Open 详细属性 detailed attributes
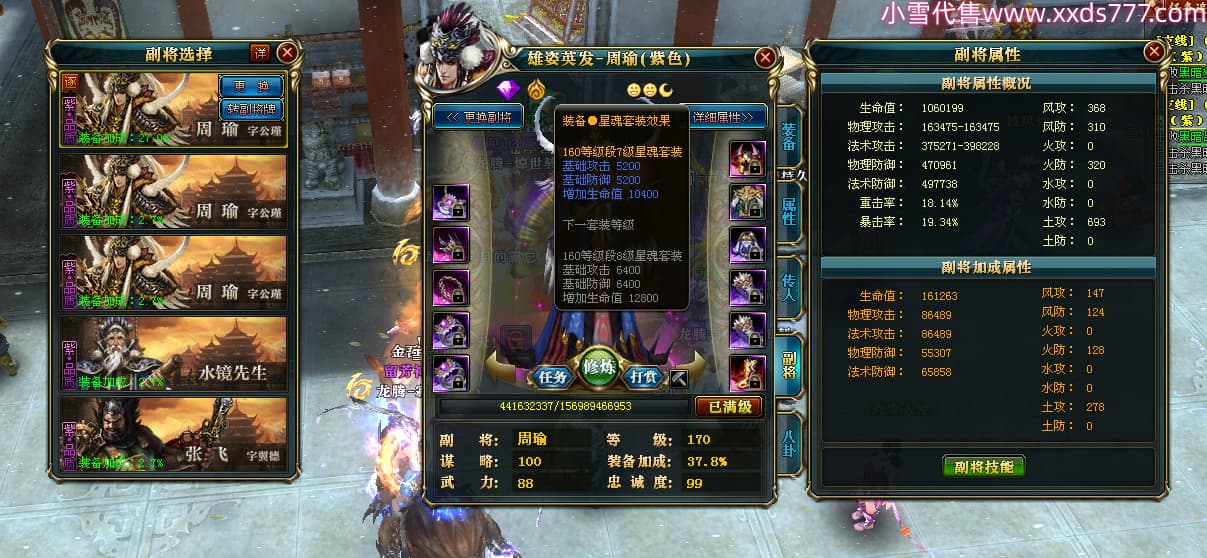The image size is (1207, 558). point(728,117)
